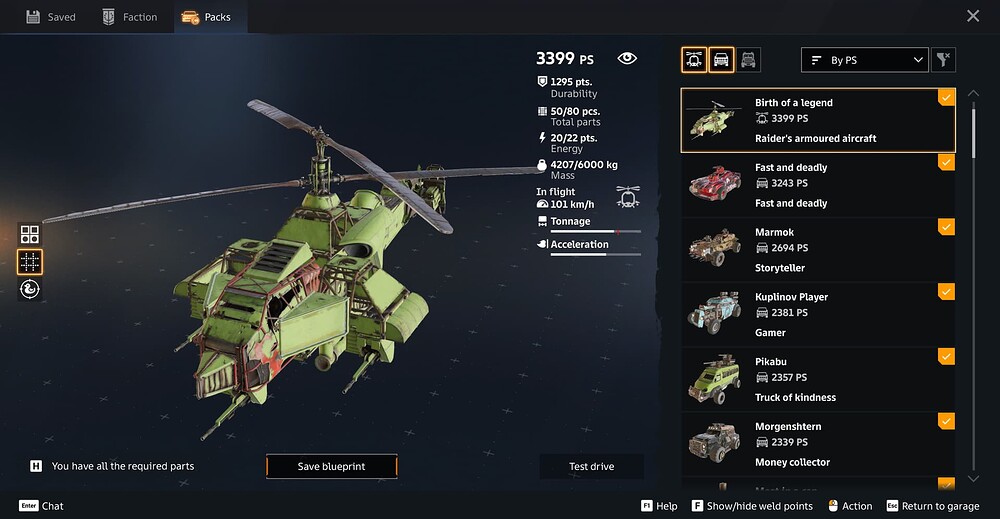
Task: Click the four-squares grid view icon
Action: (x=30, y=235)
